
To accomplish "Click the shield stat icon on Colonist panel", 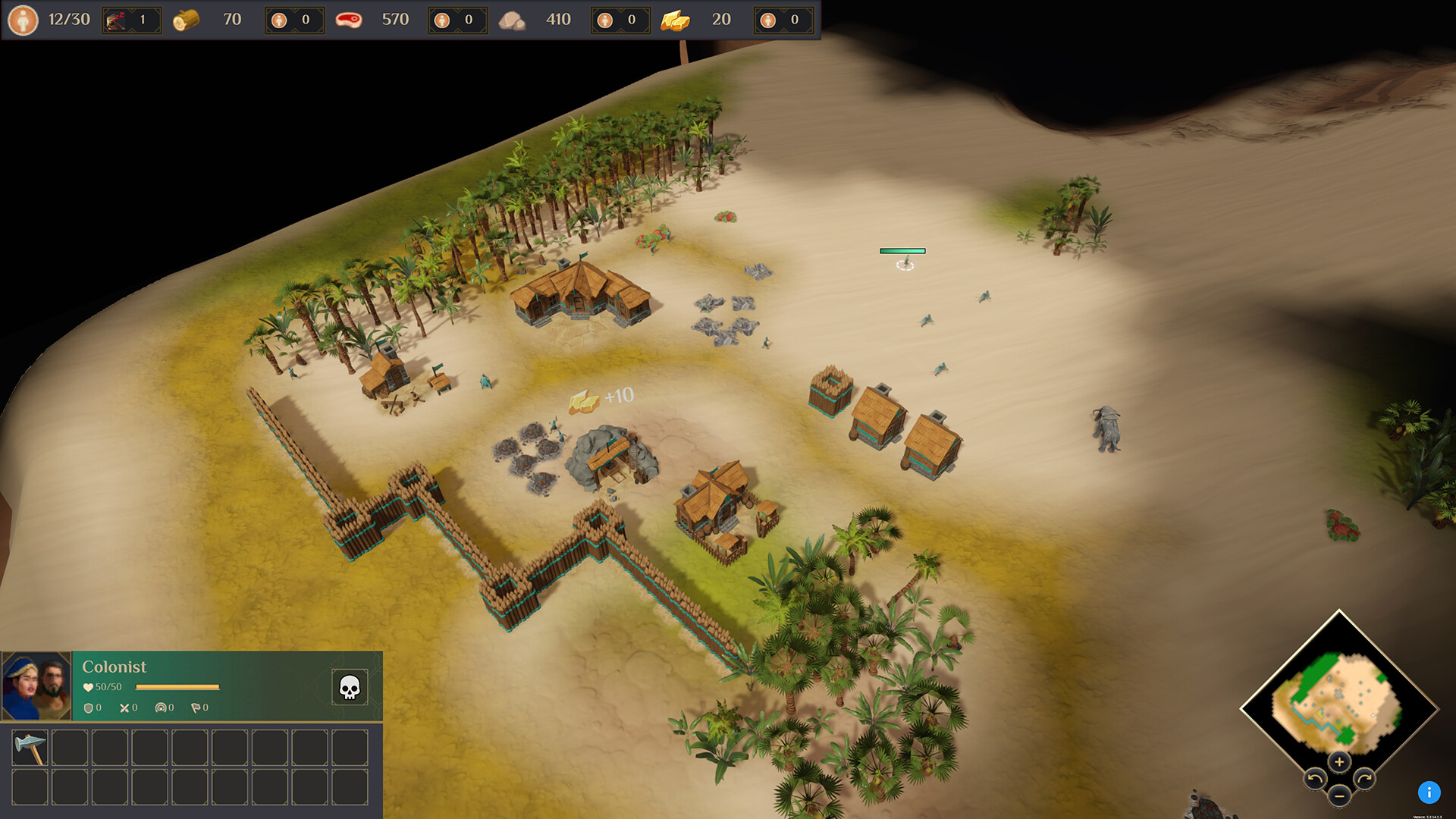I will pos(89,708).
